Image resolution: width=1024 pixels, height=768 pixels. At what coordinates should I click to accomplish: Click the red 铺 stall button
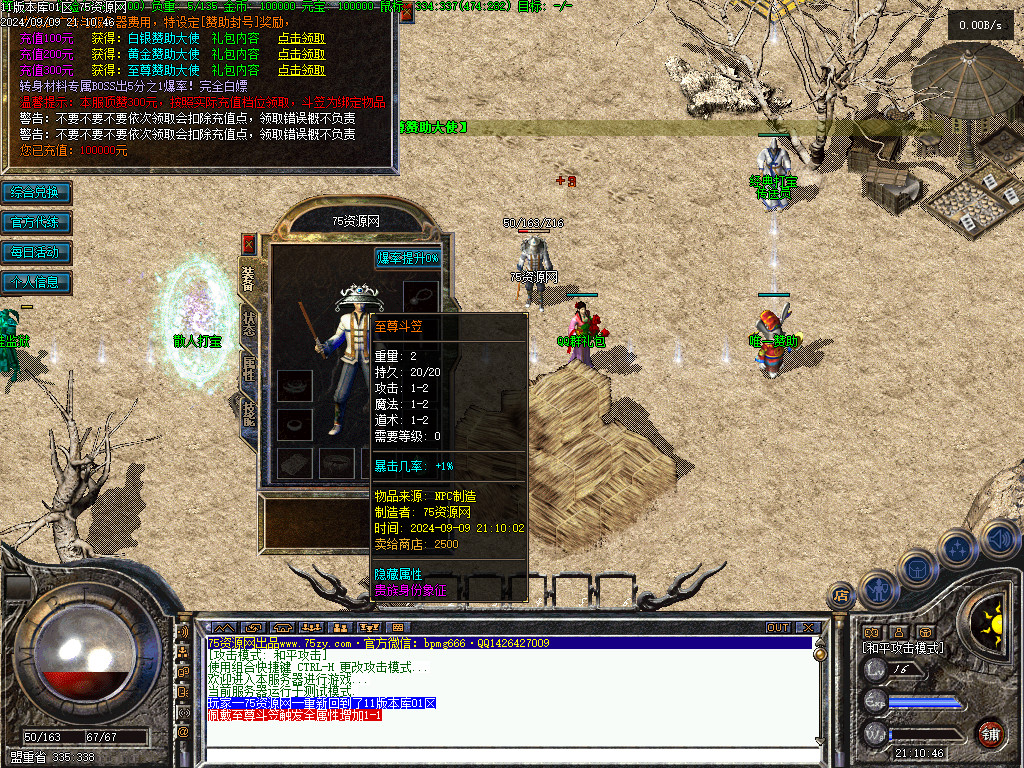[x=990, y=733]
